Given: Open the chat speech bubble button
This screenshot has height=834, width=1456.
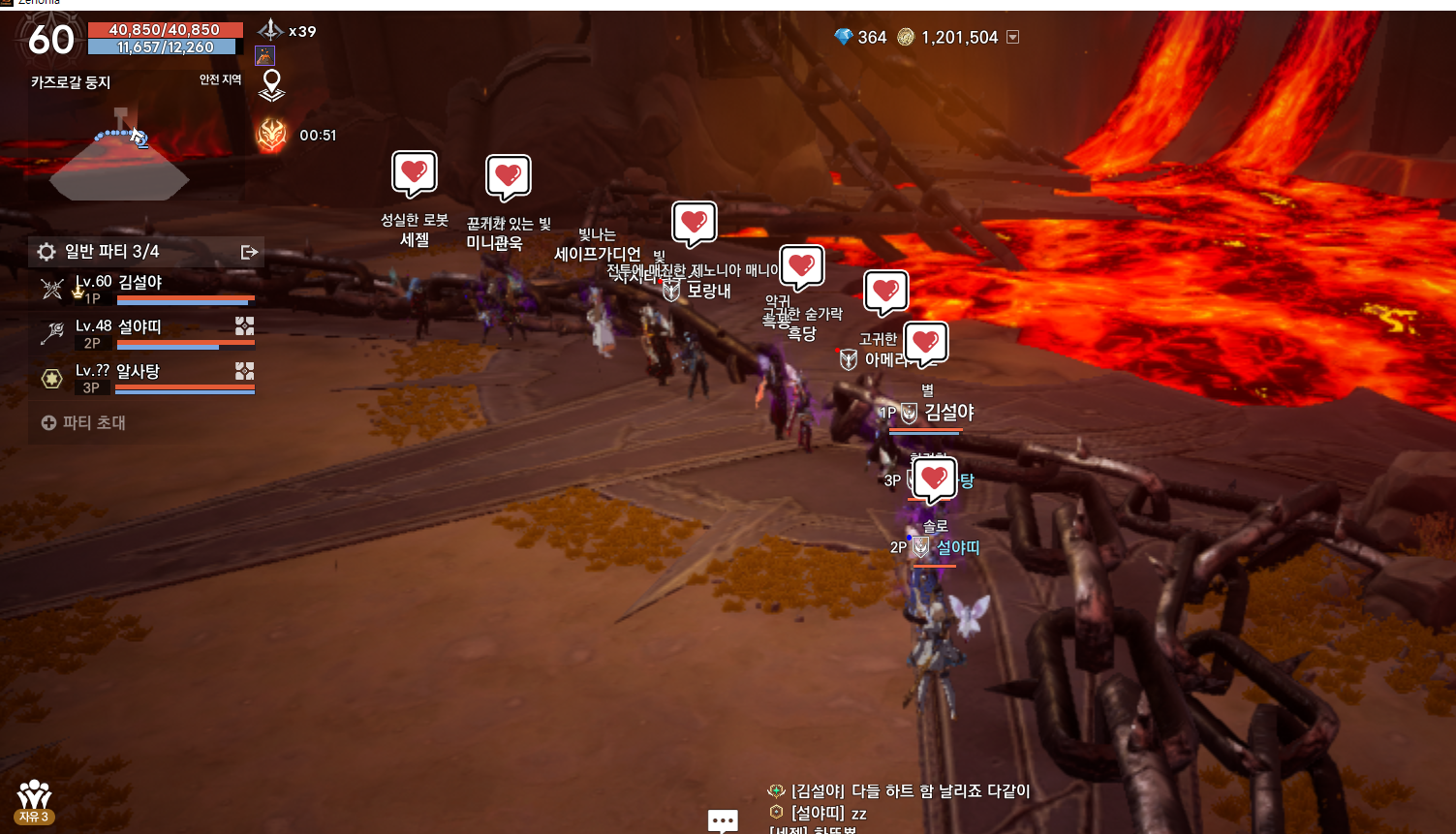Looking at the screenshot, I should click(x=723, y=821).
